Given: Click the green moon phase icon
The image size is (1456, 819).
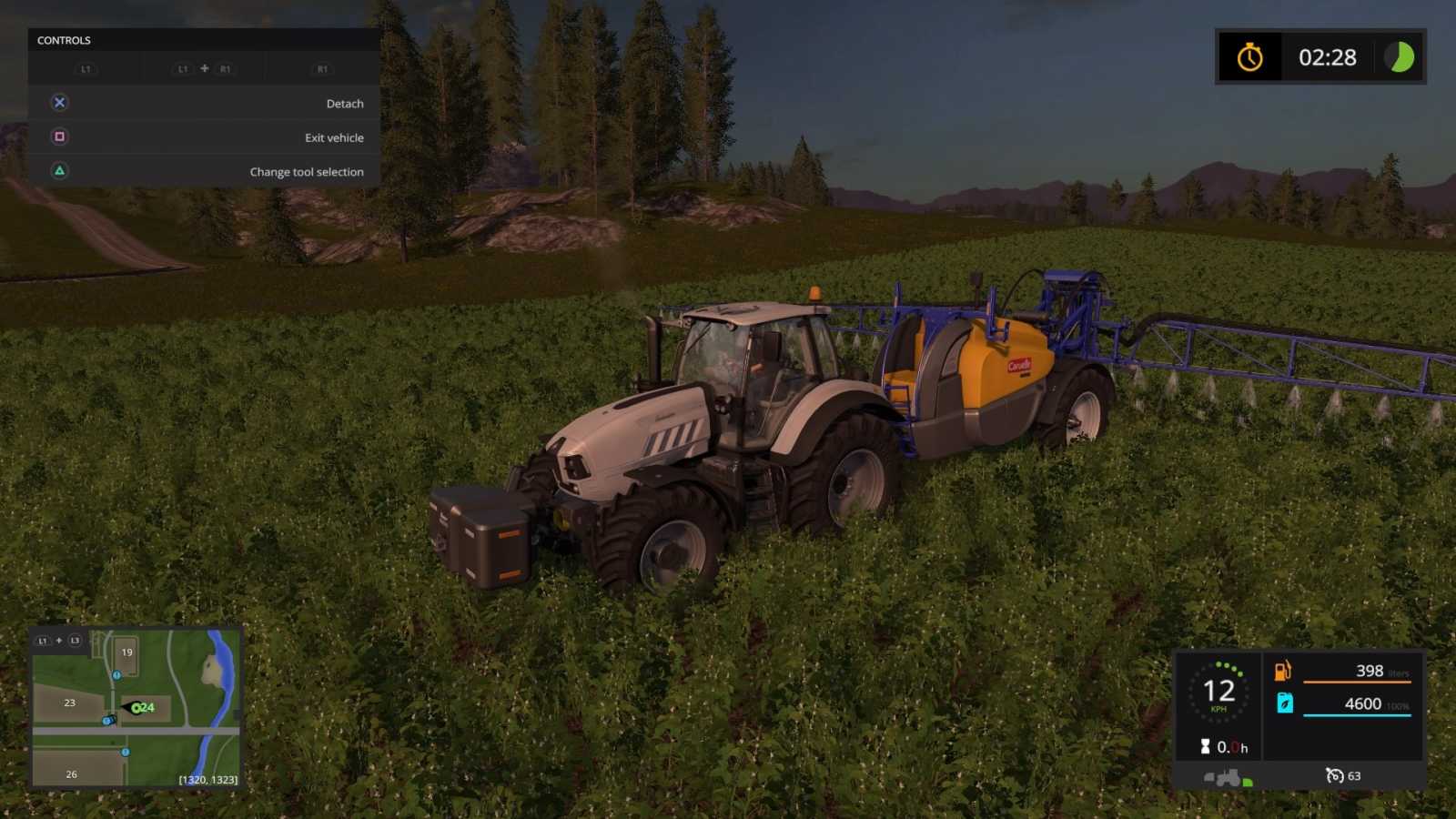Looking at the screenshot, I should click(1399, 57).
